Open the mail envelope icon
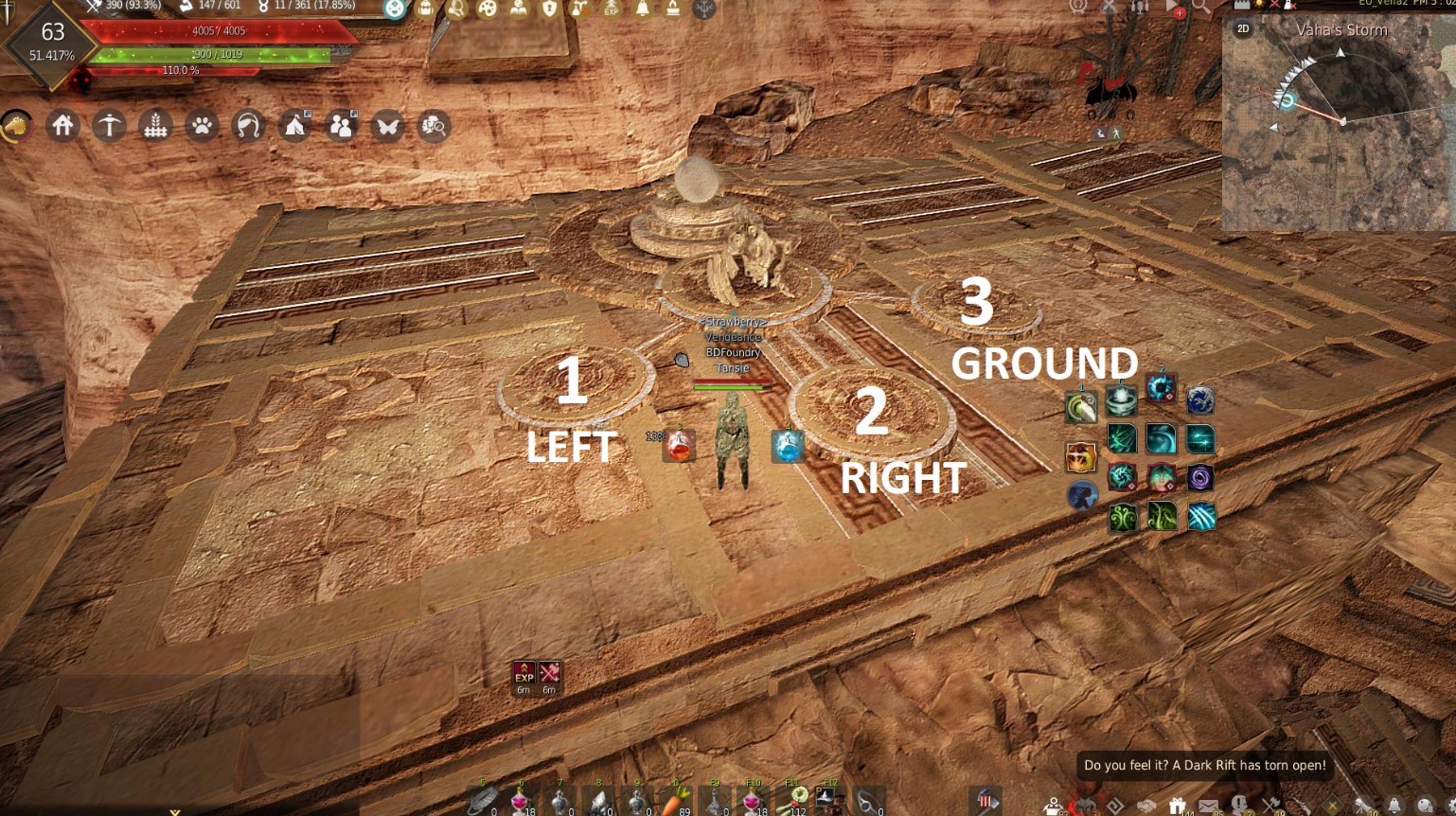This screenshot has height=816, width=1456. click(1208, 806)
